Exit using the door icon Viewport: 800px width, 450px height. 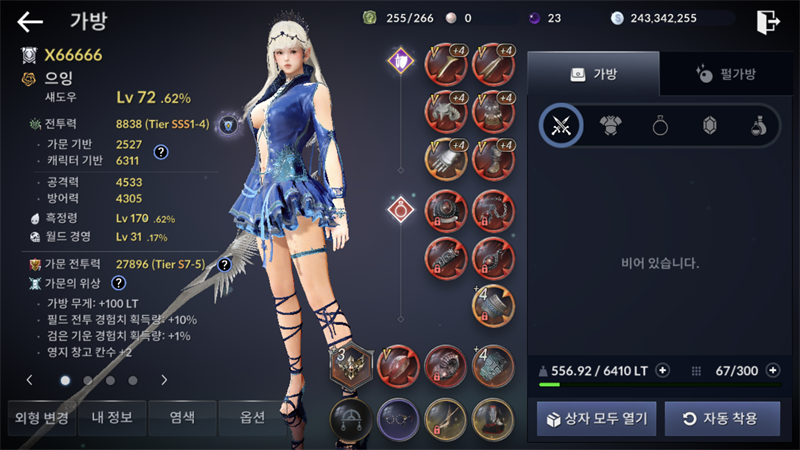767,21
